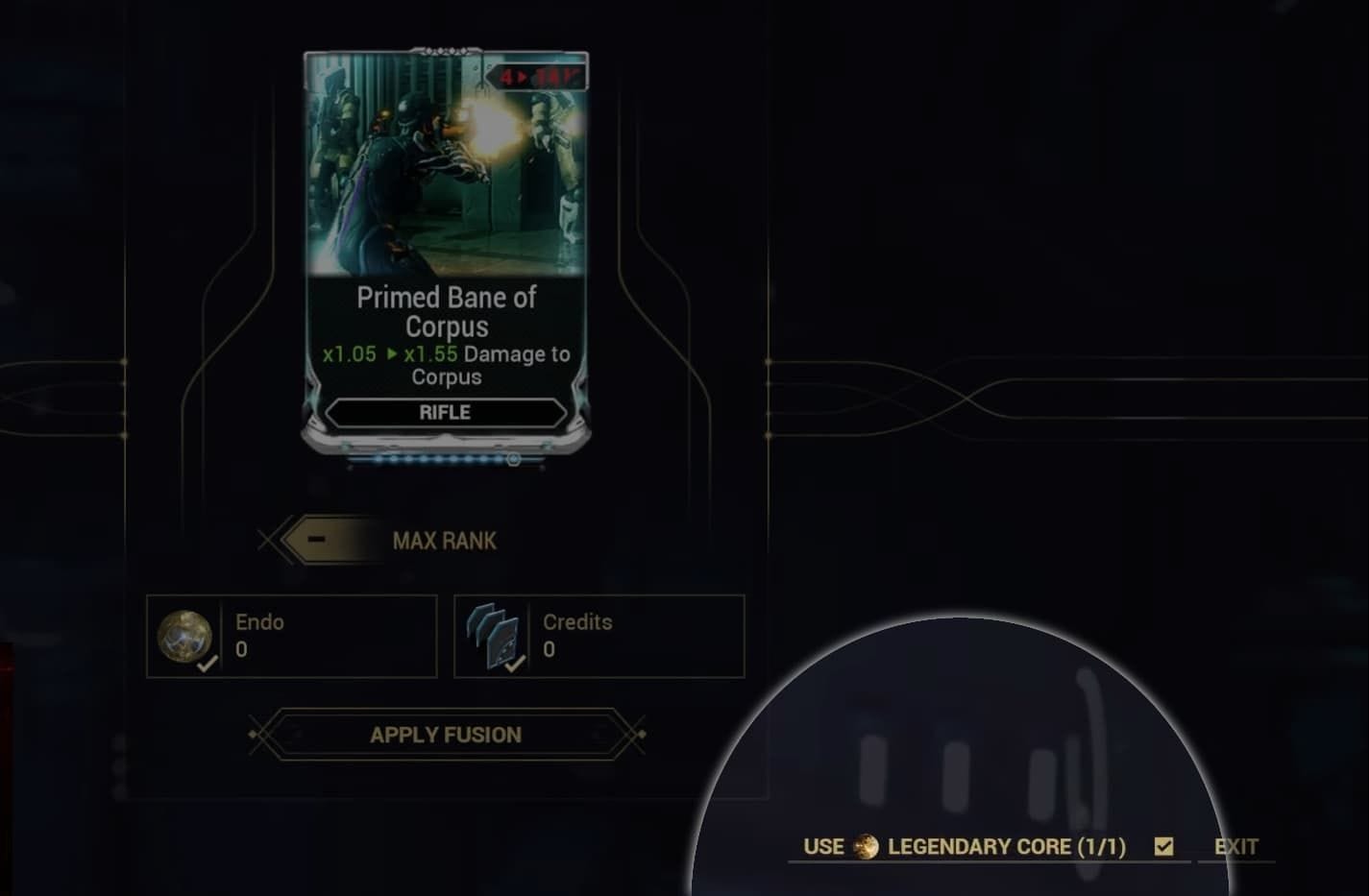Click the Legendary Core orb icon
The height and width of the screenshot is (896, 1369).
tap(866, 846)
